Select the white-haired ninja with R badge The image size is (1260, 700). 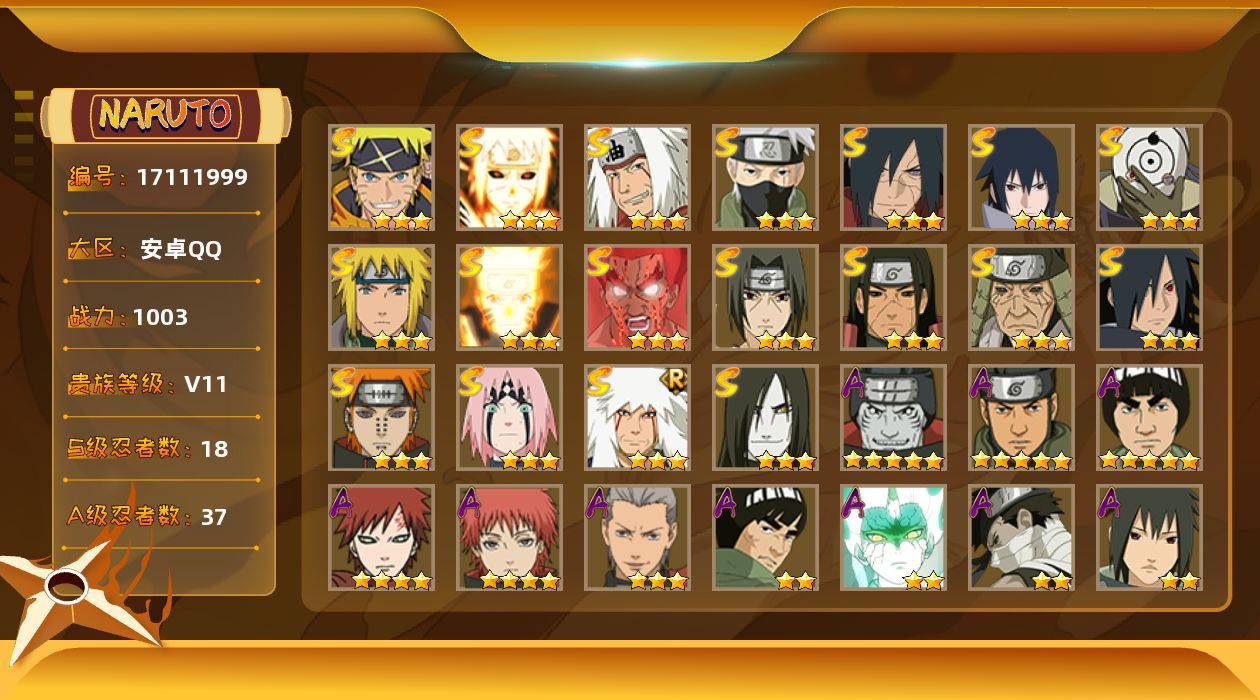637,417
